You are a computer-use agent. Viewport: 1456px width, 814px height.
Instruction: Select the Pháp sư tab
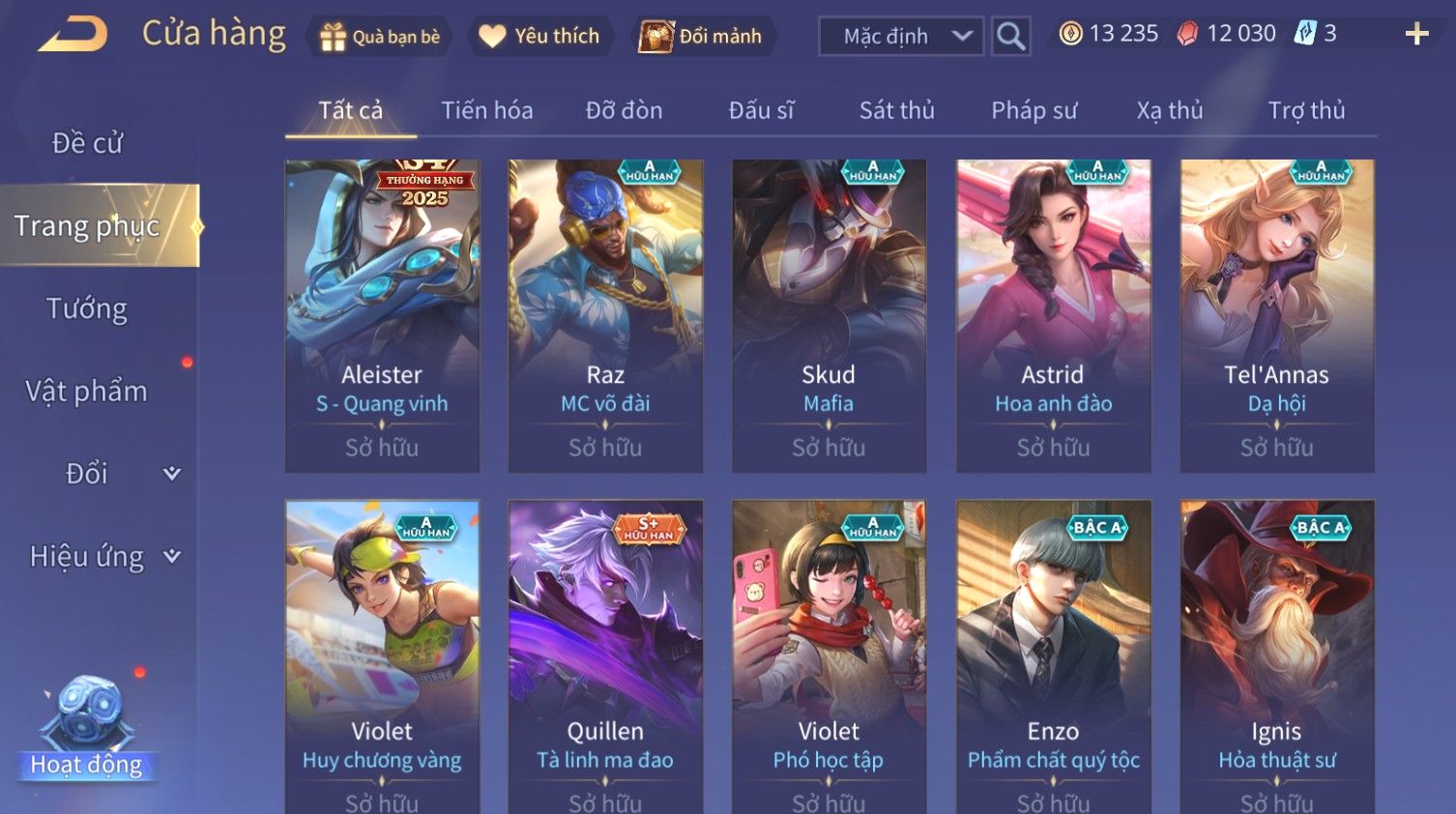pos(1034,110)
